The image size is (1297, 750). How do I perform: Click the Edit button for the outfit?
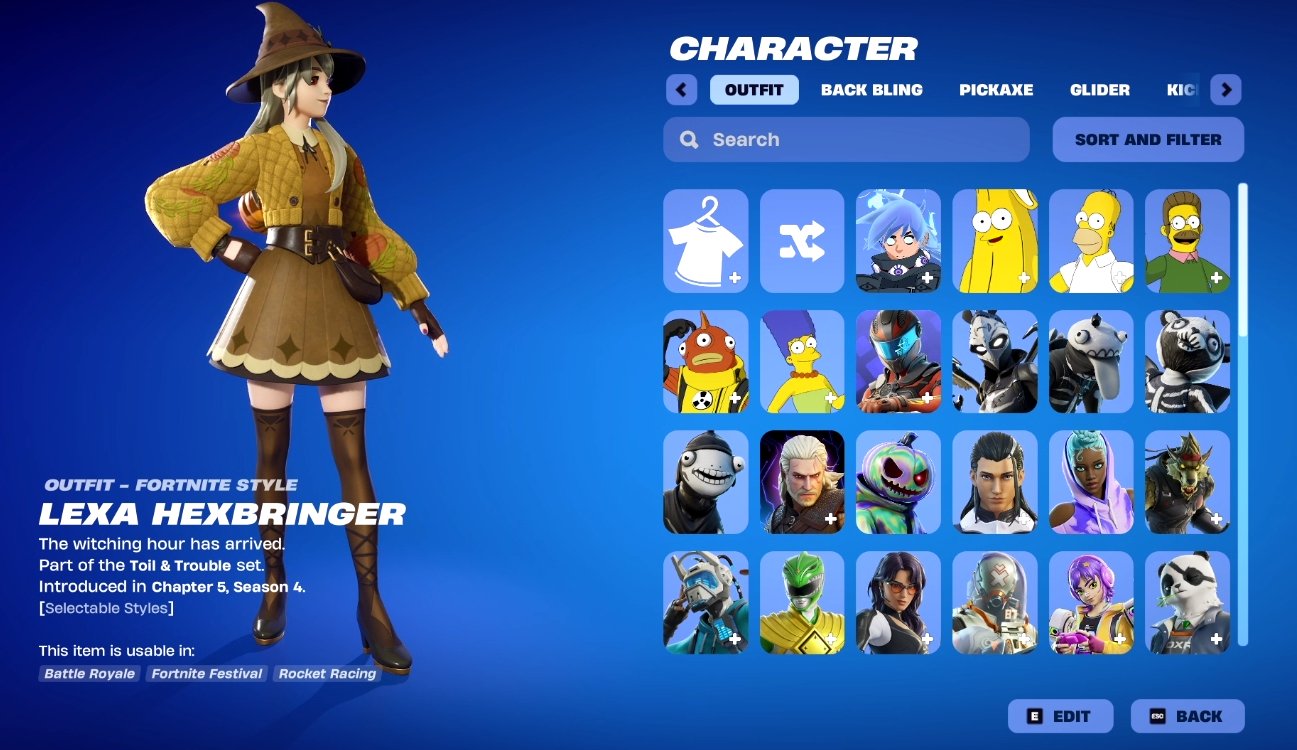pyautogui.click(x=1061, y=715)
